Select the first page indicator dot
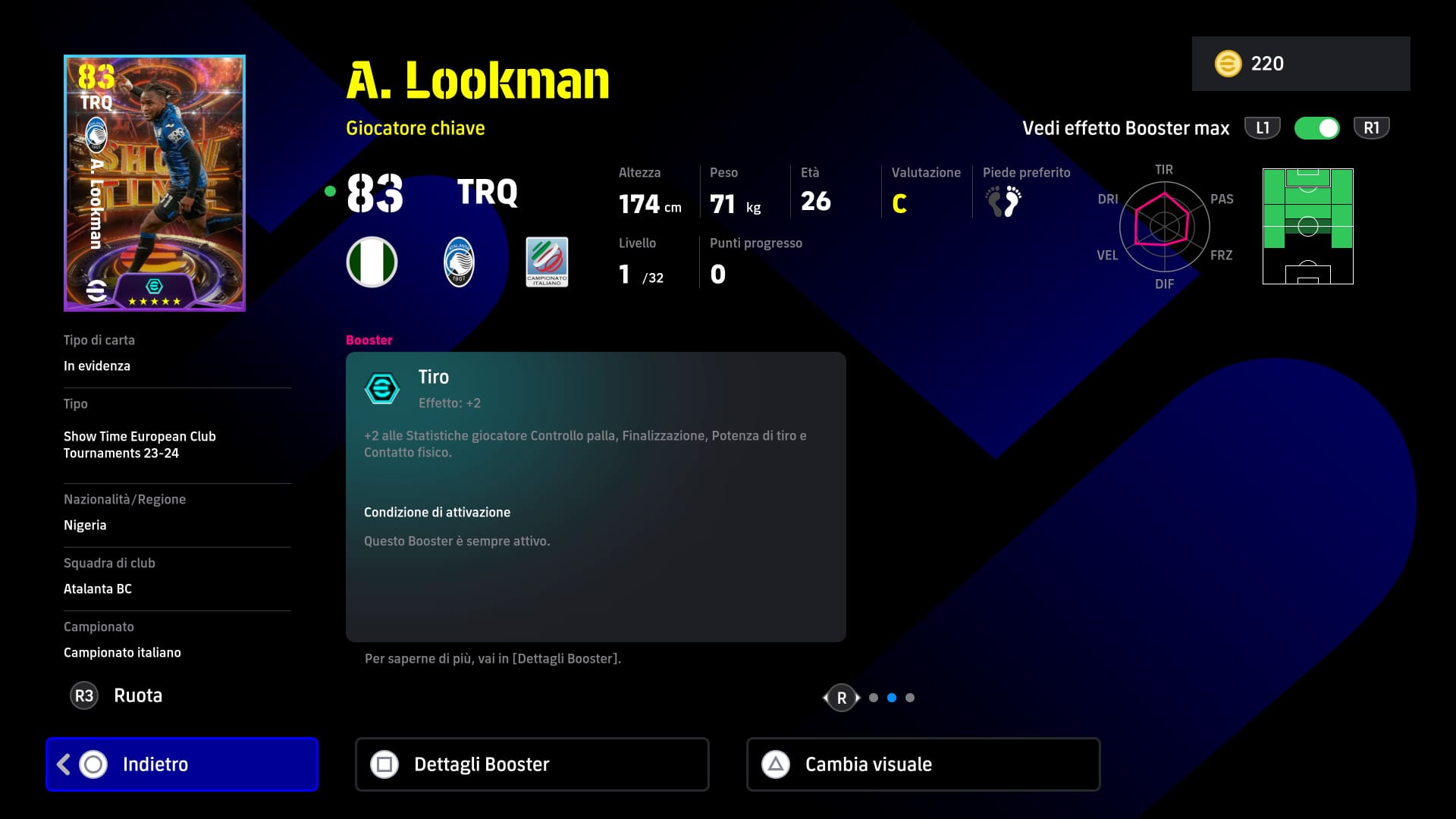Viewport: 1456px width, 819px height. click(x=874, y=698)
